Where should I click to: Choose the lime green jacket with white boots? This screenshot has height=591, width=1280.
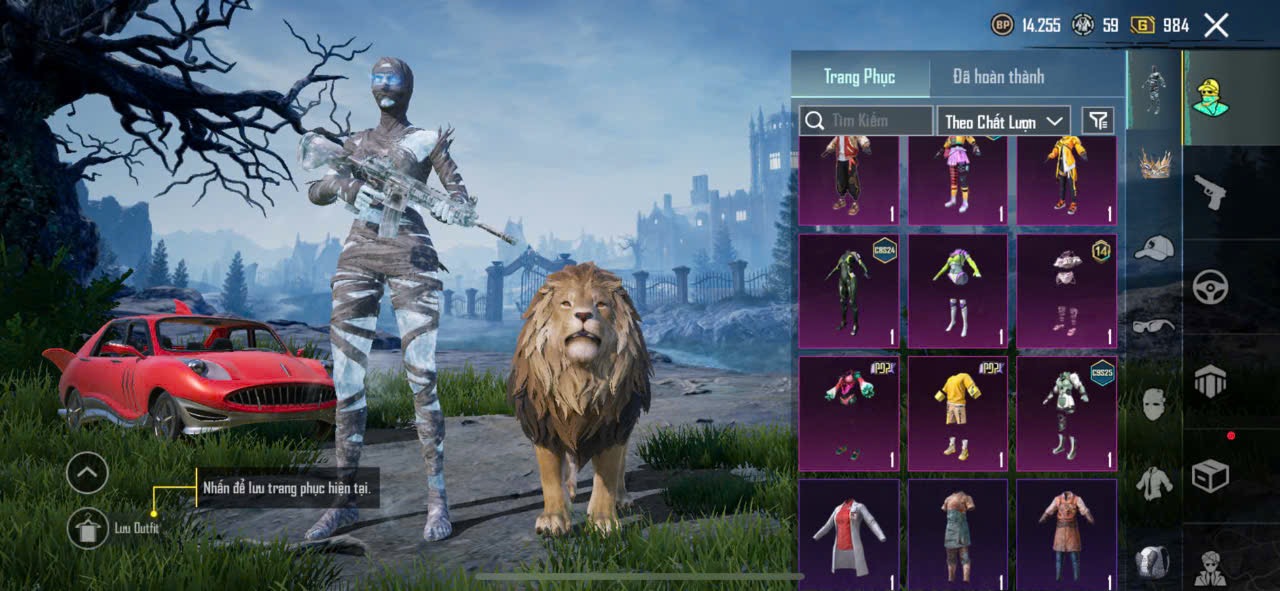point(957,291)
